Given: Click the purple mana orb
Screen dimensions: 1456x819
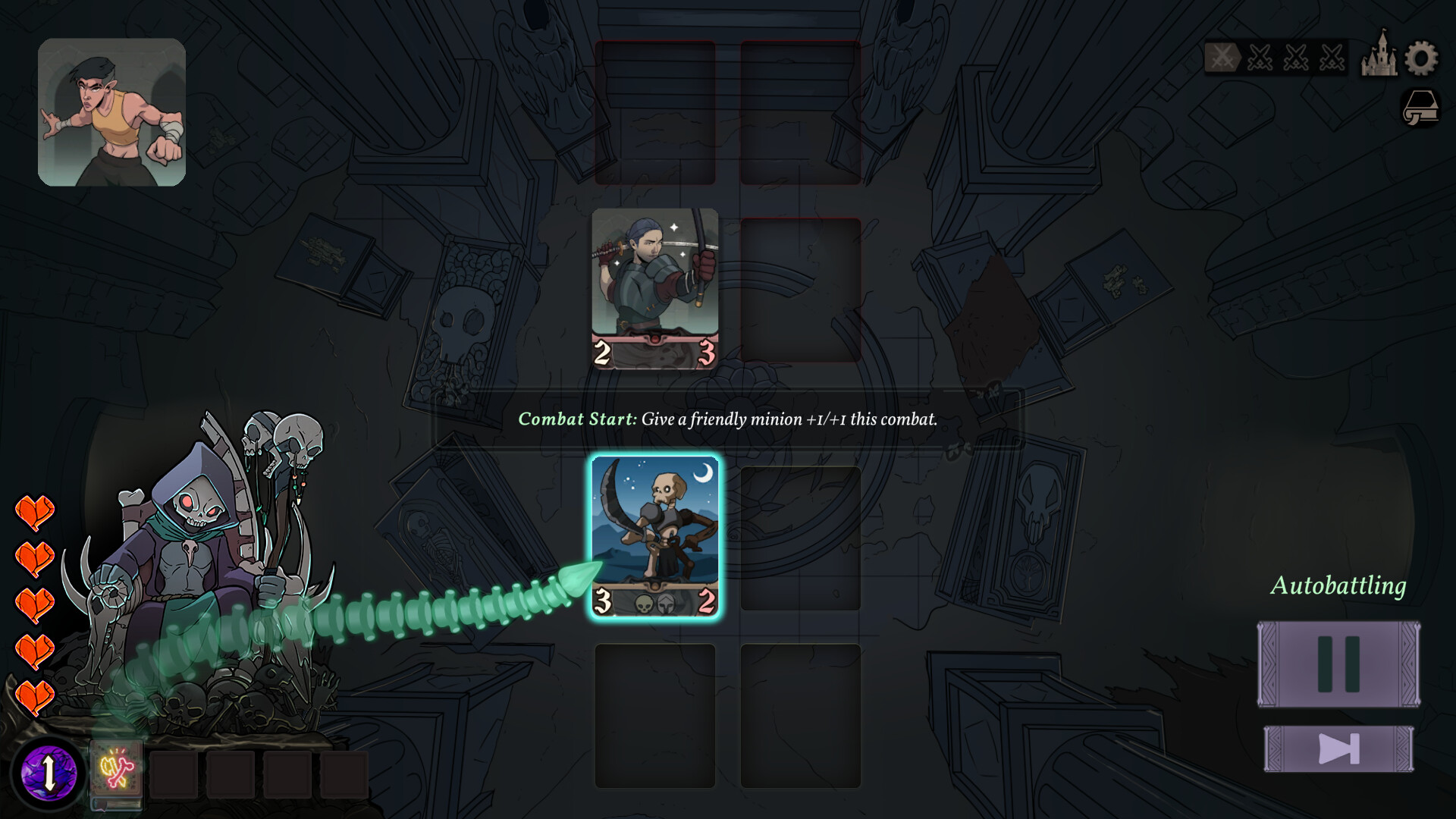Looking at the screenshot, I should click(49, 773).
